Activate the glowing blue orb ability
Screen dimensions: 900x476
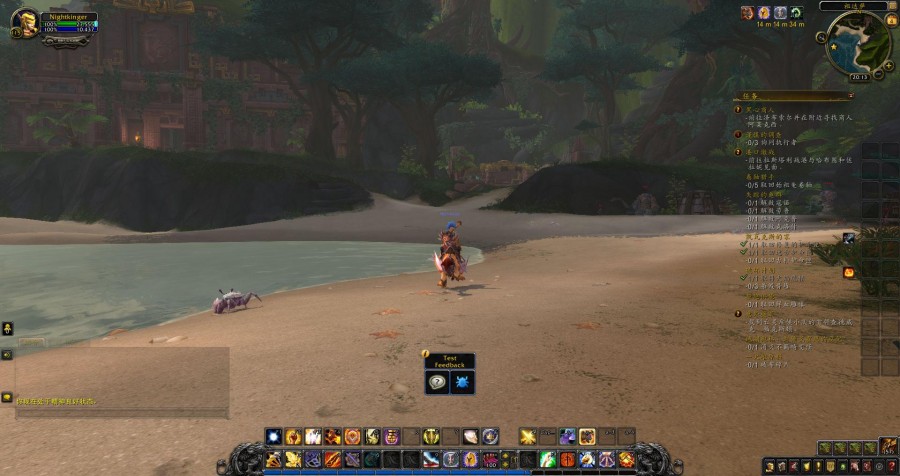click(x=273, y=436)
